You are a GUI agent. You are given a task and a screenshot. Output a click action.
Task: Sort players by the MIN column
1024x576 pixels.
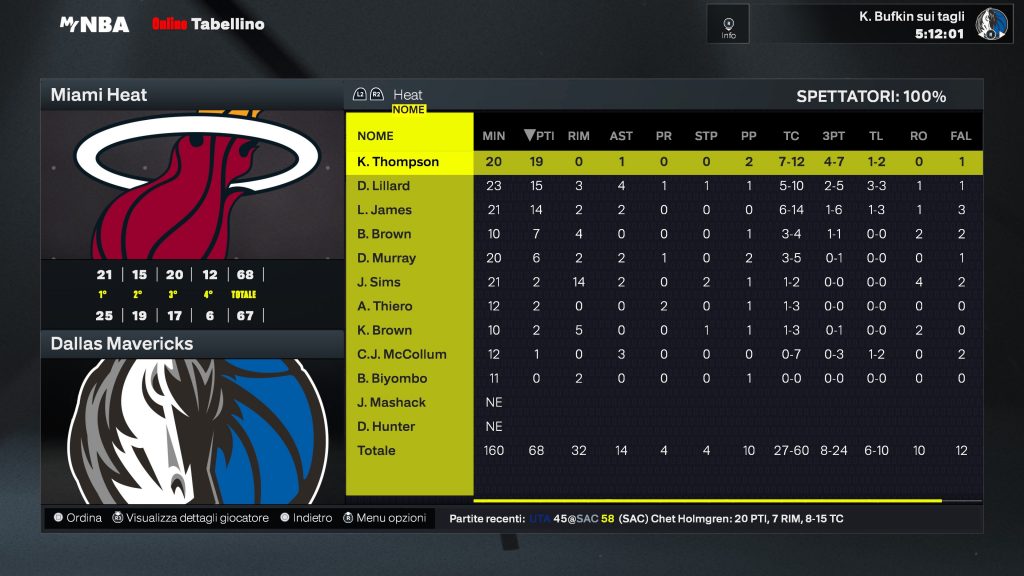[494, 136]
